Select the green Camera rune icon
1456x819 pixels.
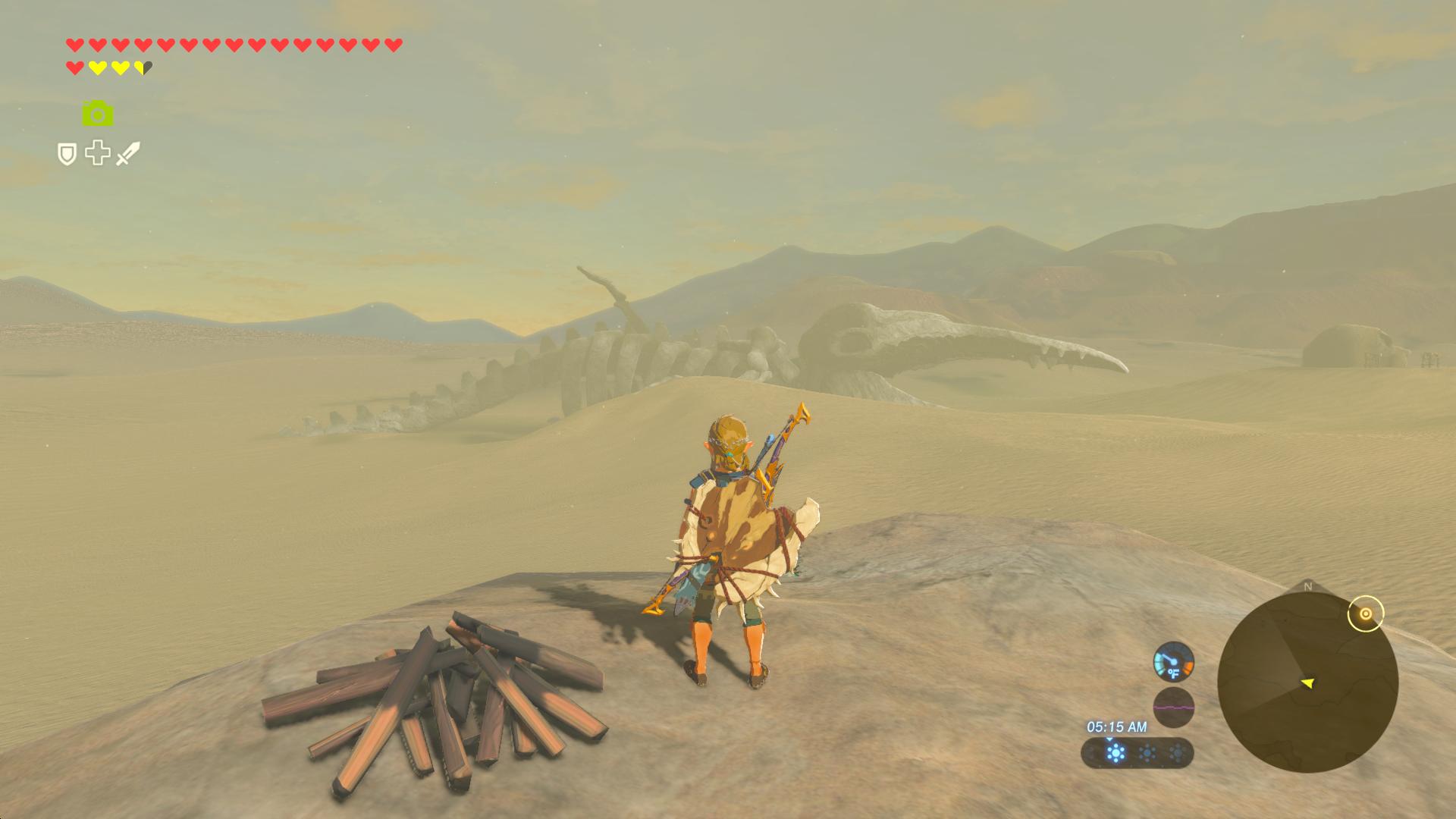[98, 114]
